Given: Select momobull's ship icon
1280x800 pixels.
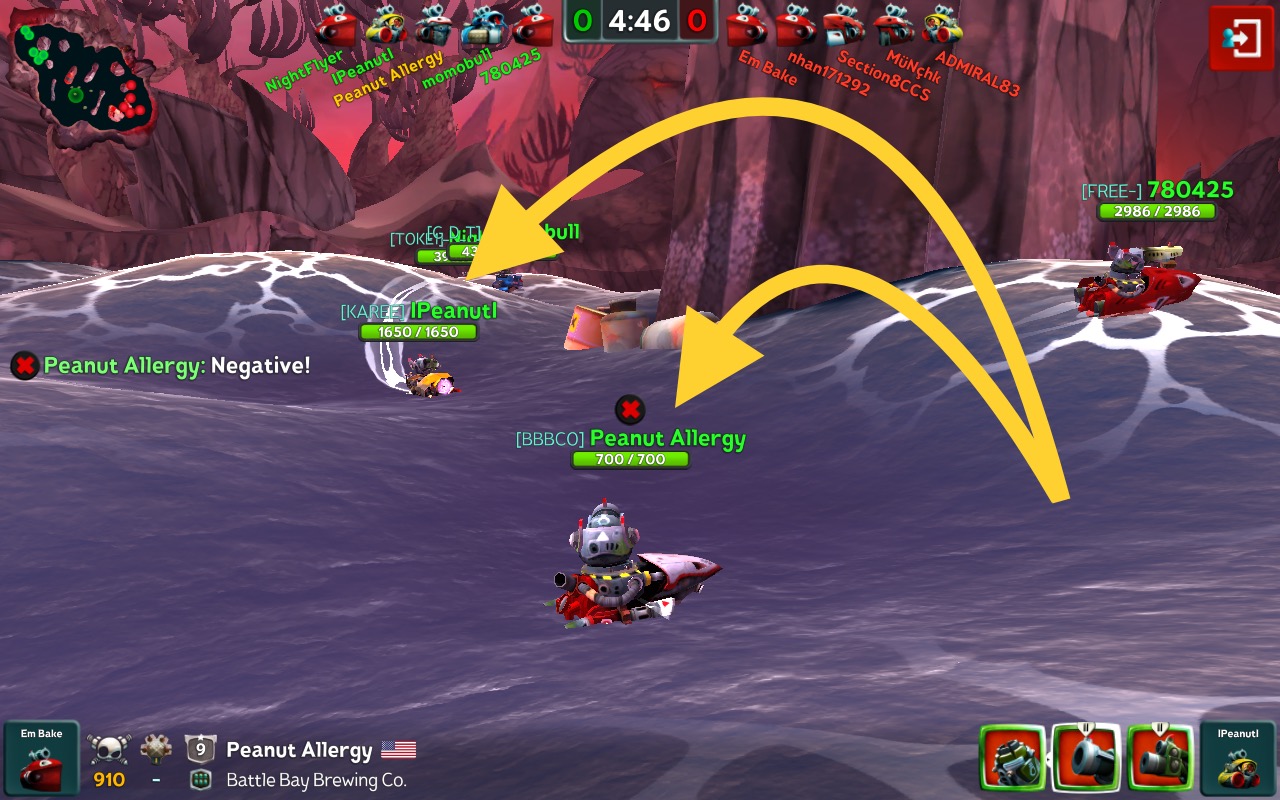Looking at the screenshot, I should click(483, 26).
